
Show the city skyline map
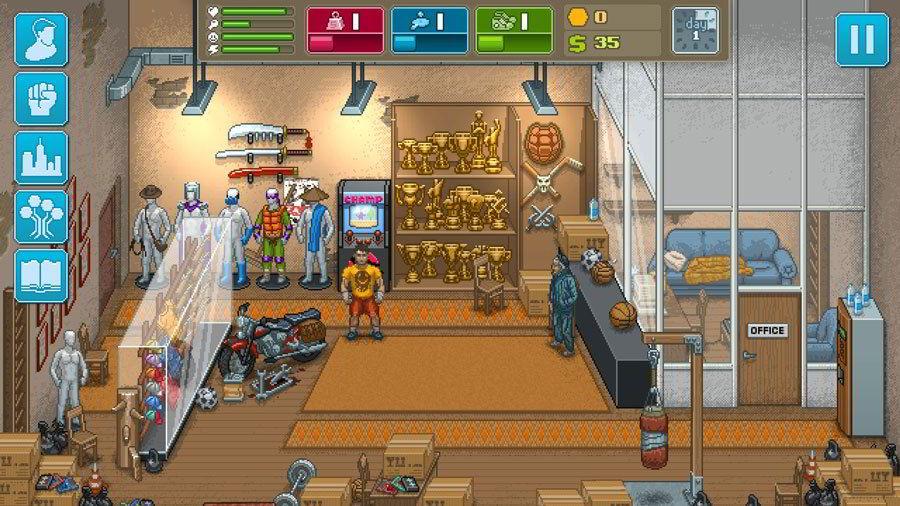tap(41, 158)
